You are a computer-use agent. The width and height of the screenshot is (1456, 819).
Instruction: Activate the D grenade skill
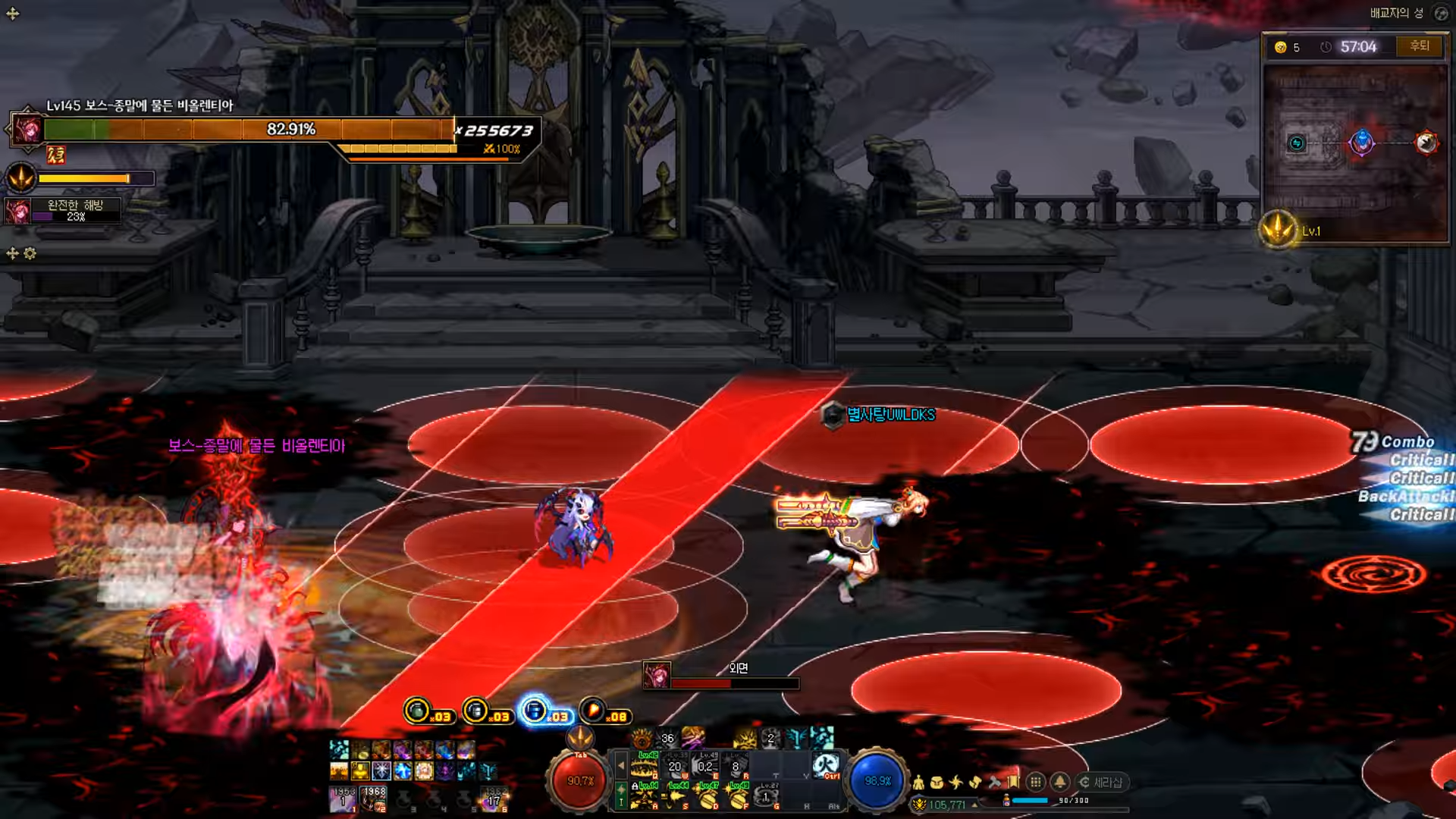708,796
